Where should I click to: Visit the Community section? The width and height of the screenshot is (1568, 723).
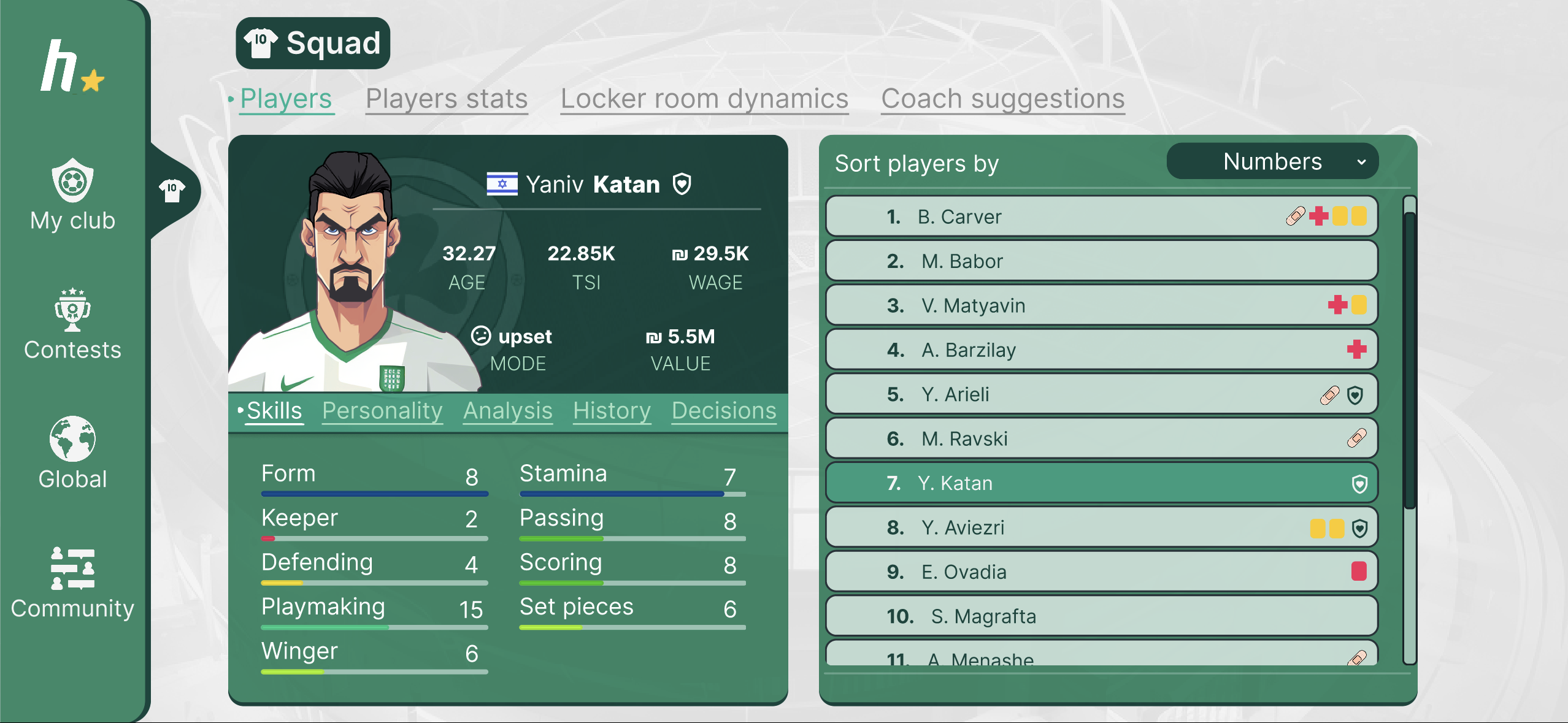[x=72, y=583]
